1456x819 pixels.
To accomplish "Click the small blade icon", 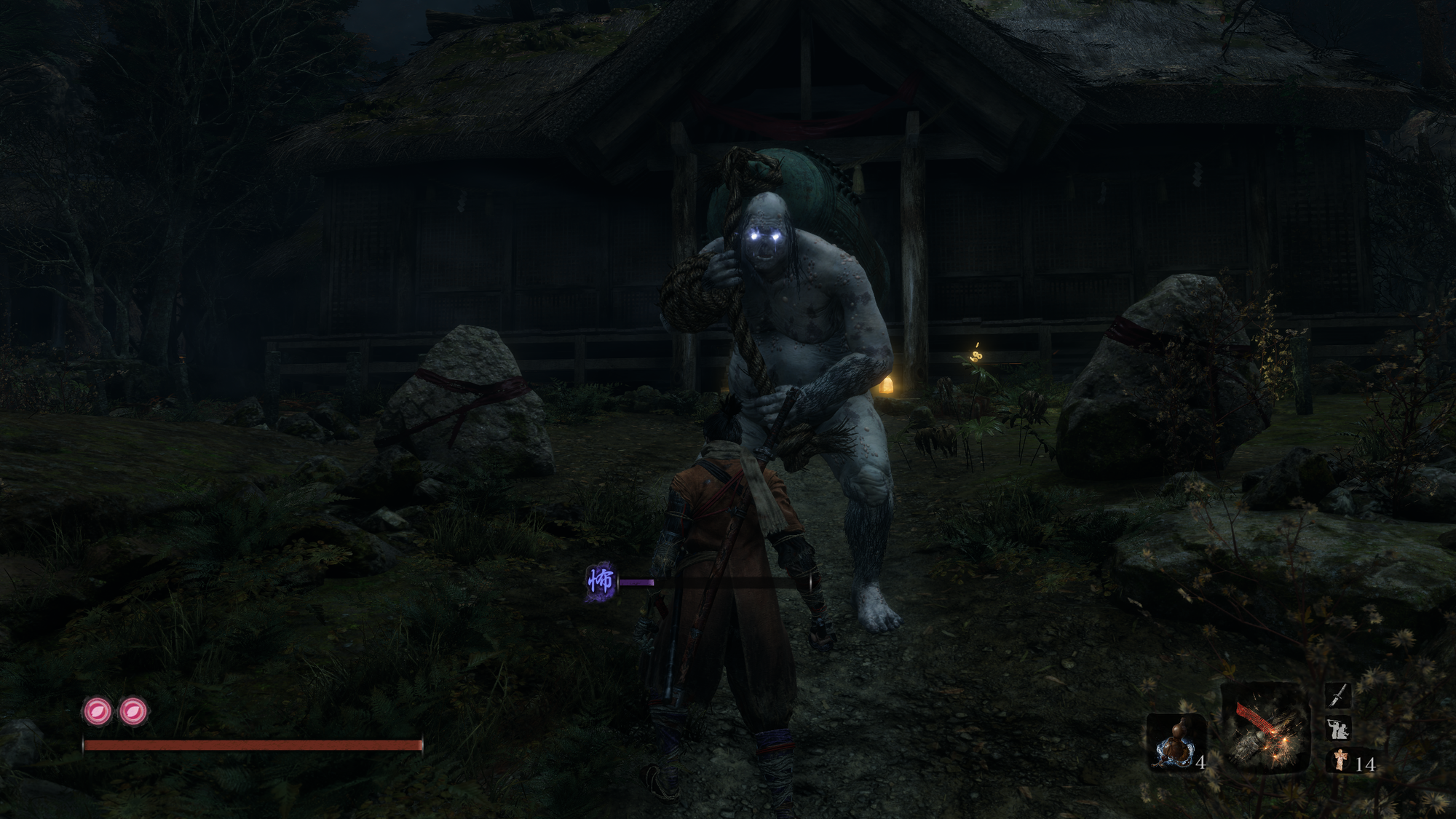I will (1338, 695).
